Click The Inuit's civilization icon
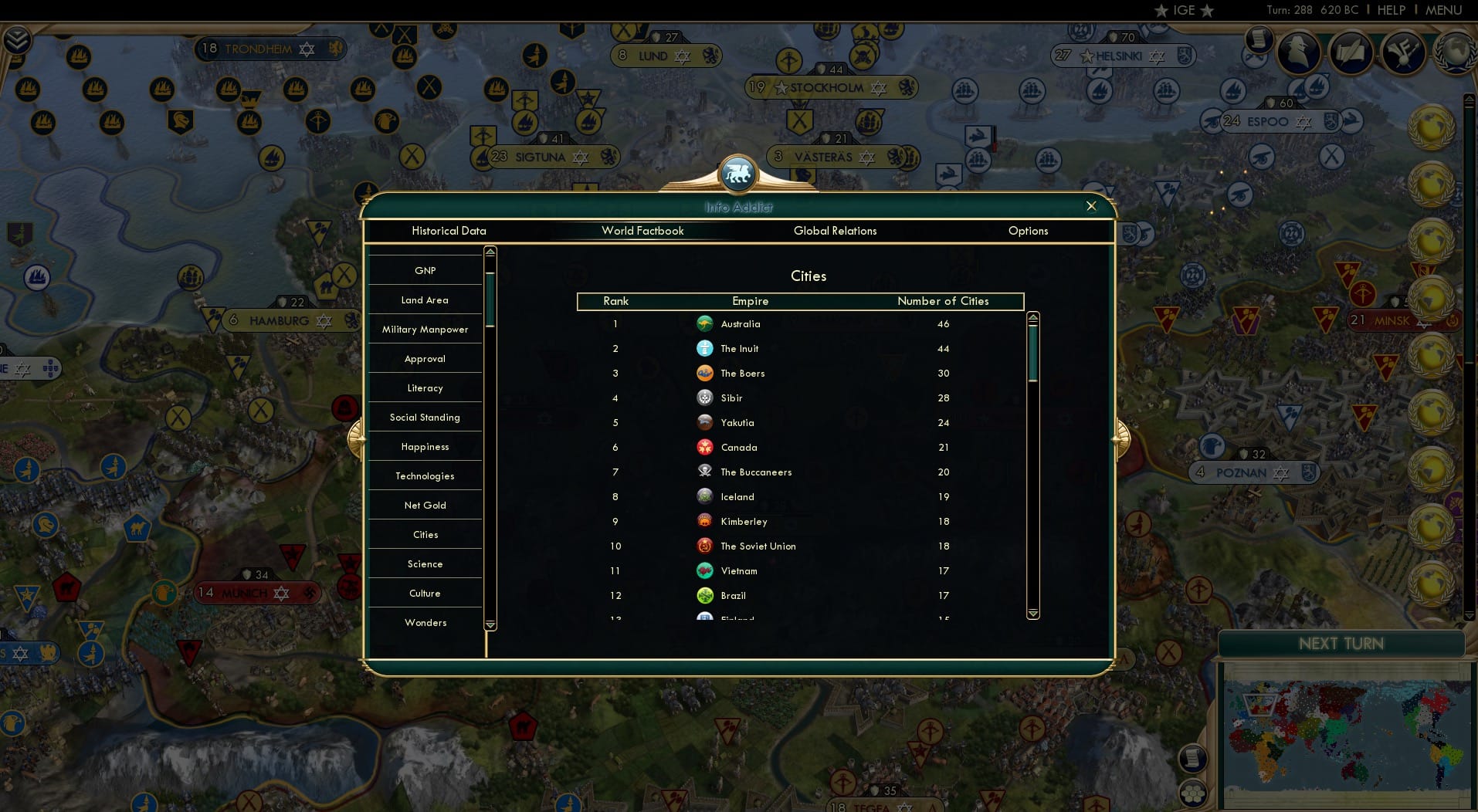The width and height of the screenshot is (1478, 812). 705,348
